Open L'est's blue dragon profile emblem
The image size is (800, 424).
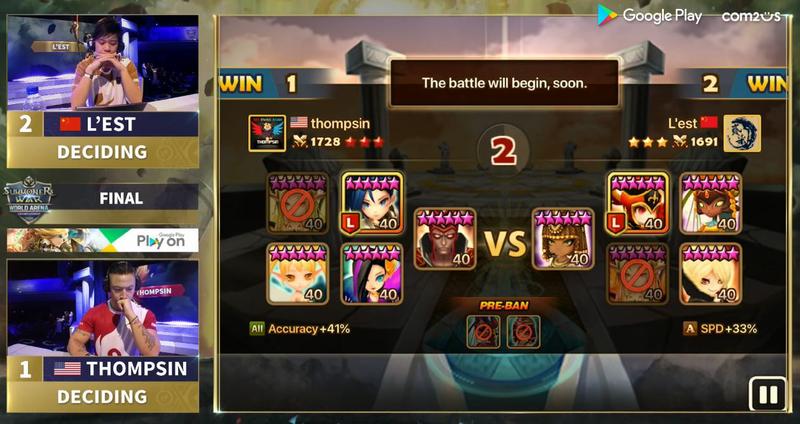tap(742, 133)
